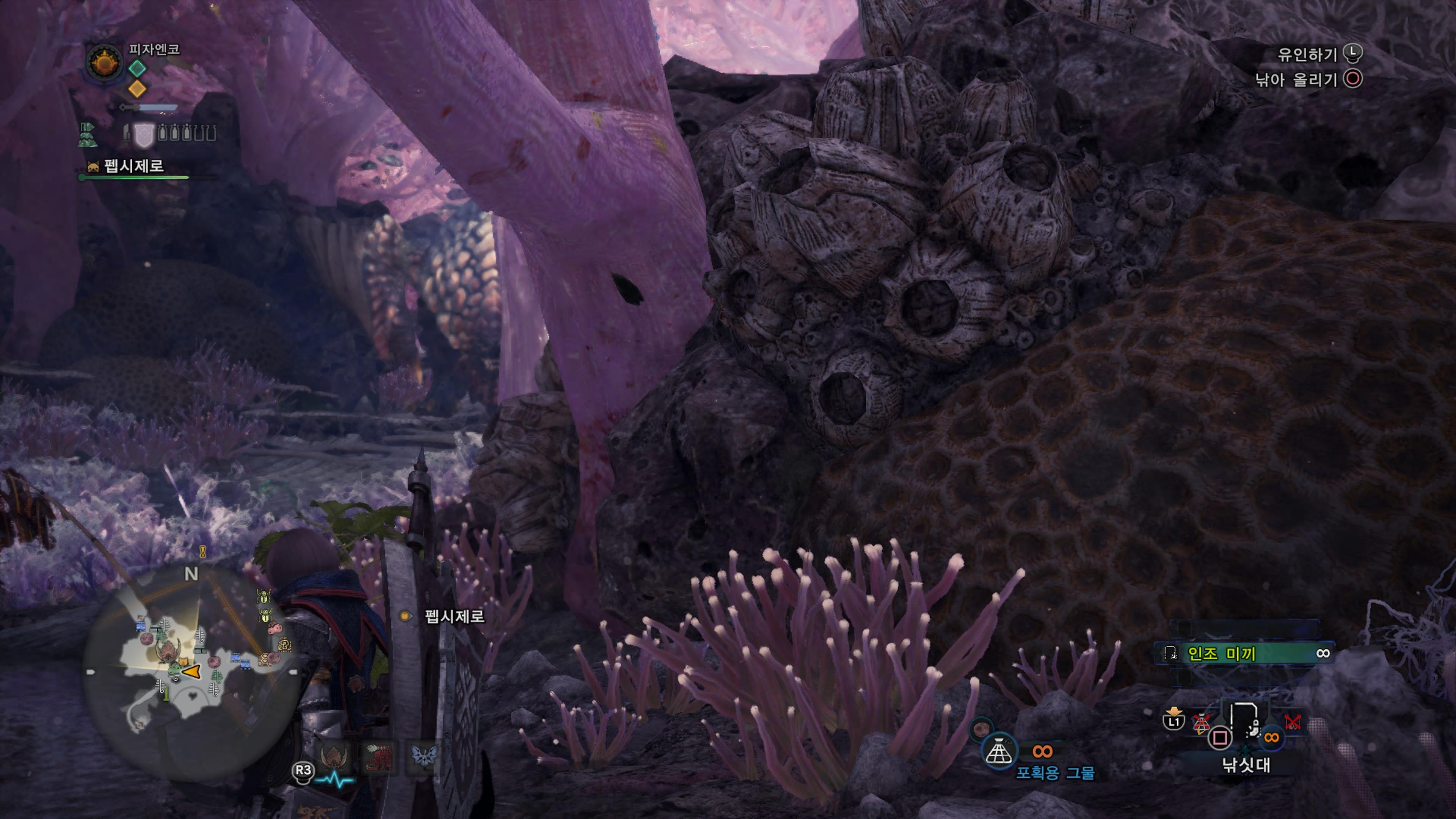
Task: Select the yellow quest exclamation marker
Action: [202, 551]
